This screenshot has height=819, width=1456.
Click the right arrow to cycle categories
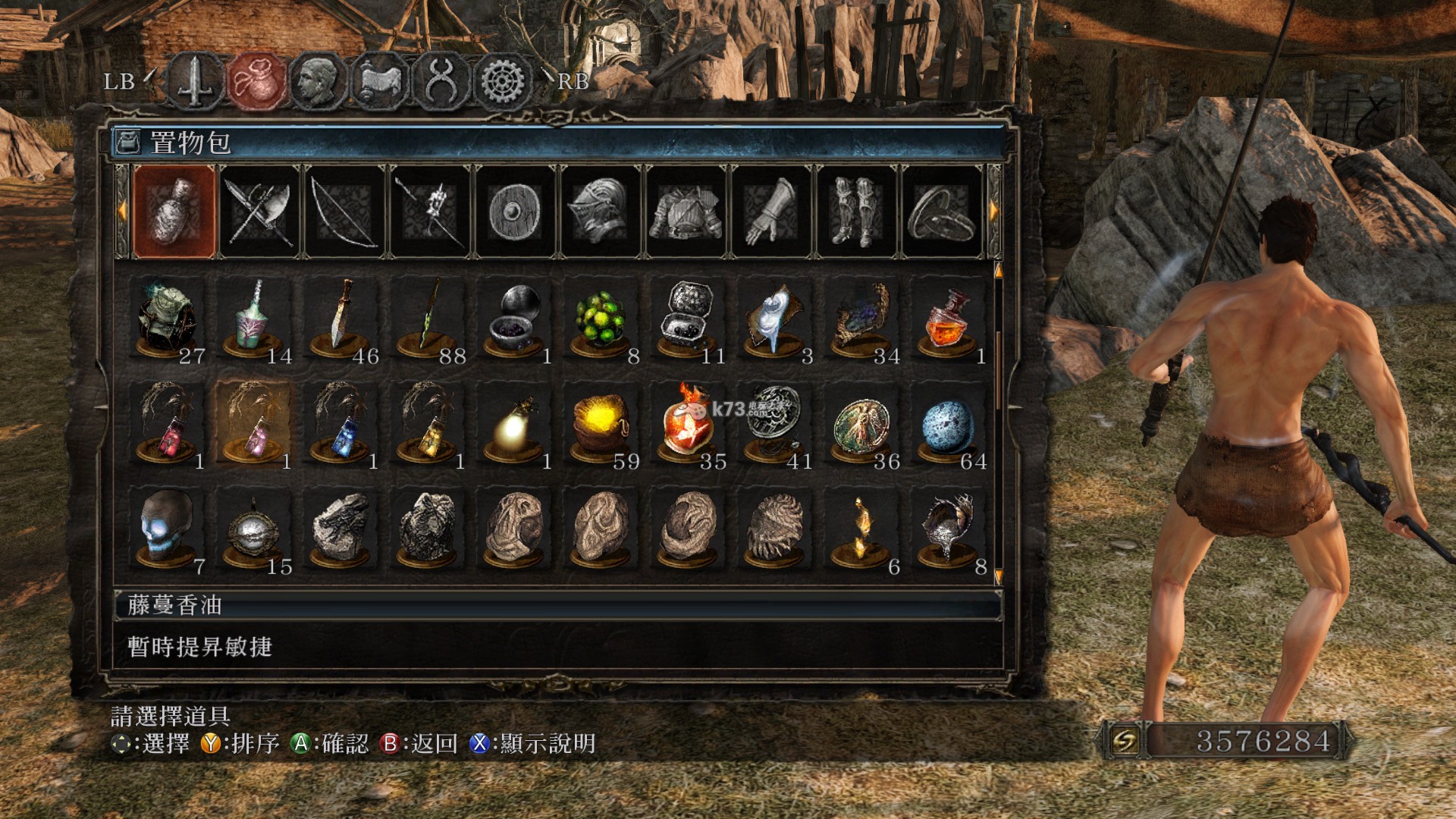click(994, 212)
